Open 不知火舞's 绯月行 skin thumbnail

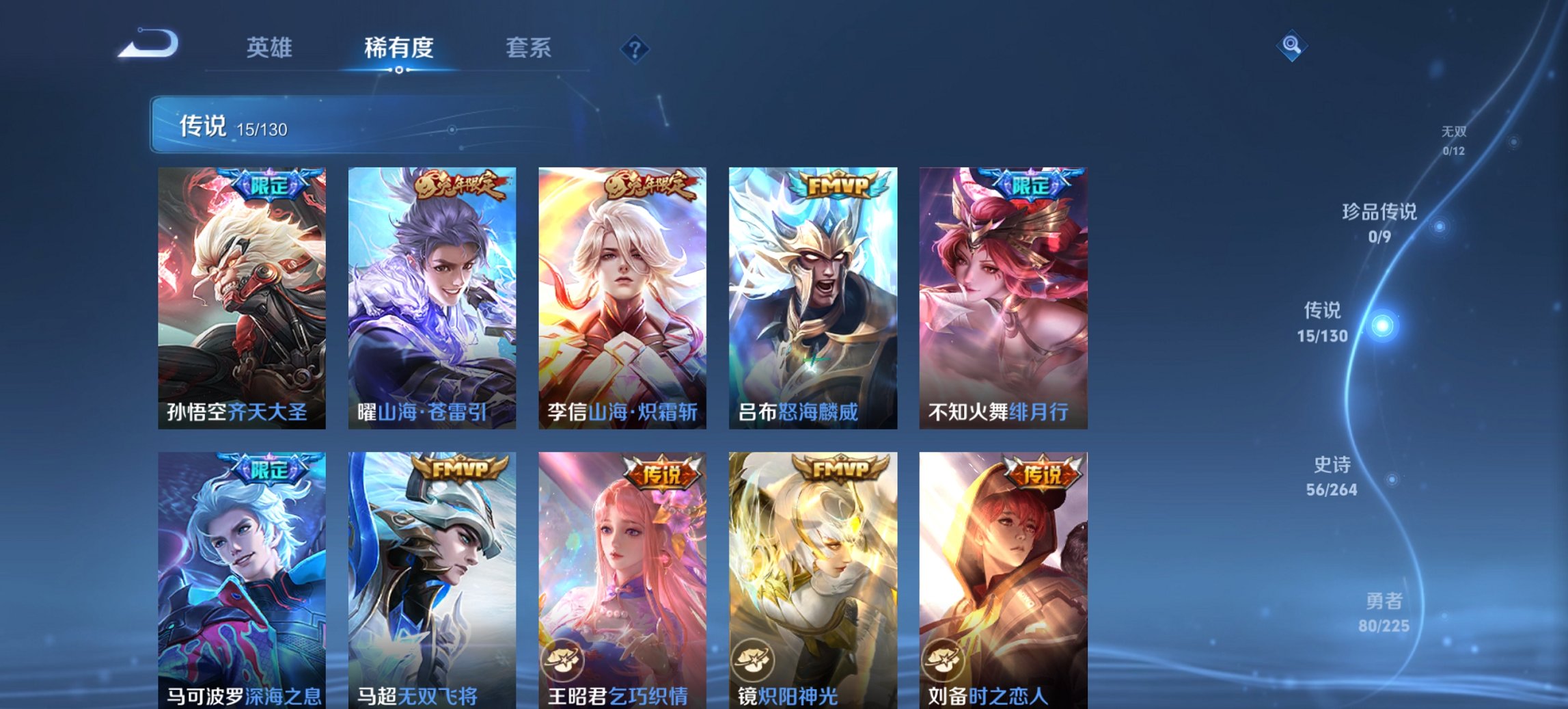point(1004,294)
